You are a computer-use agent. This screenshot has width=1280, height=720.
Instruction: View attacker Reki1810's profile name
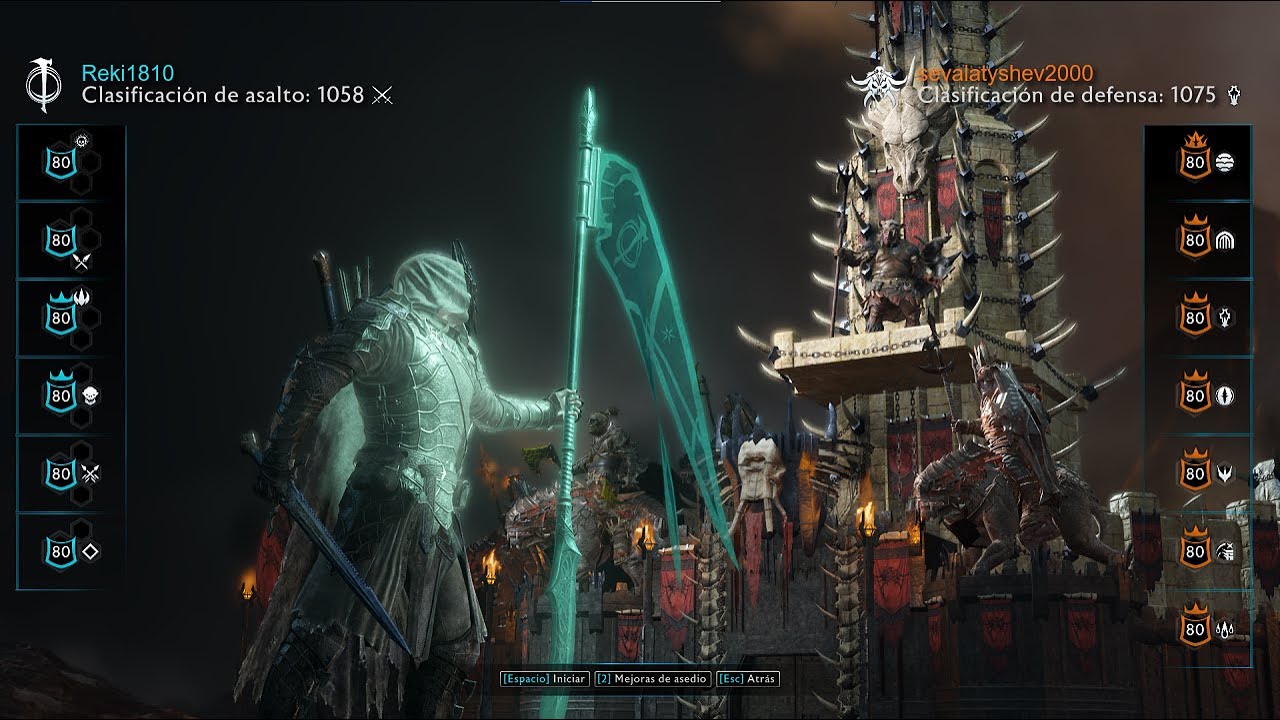[x=128, y=73]
